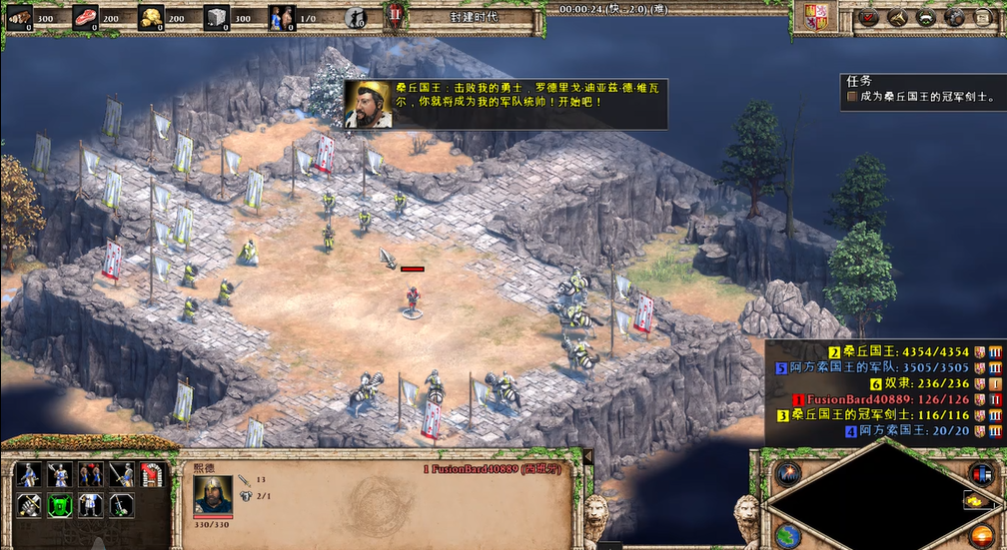
Task: Click the El Cid unit portrait
Action: coord(212,494)
